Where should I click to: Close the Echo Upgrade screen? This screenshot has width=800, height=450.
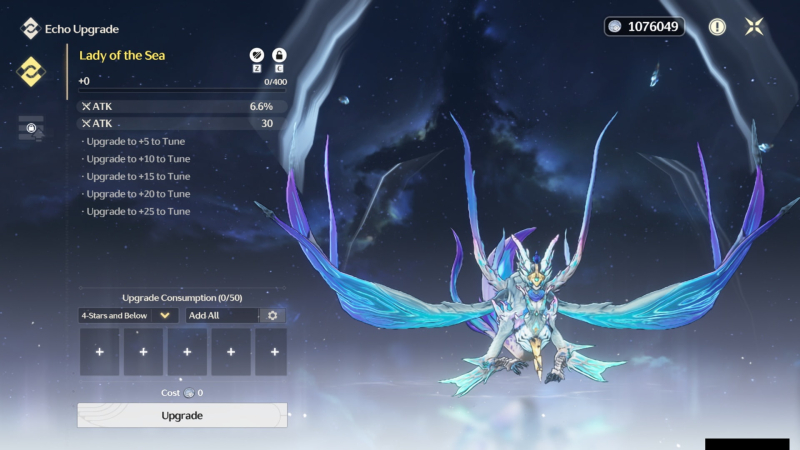pos(754,27)
